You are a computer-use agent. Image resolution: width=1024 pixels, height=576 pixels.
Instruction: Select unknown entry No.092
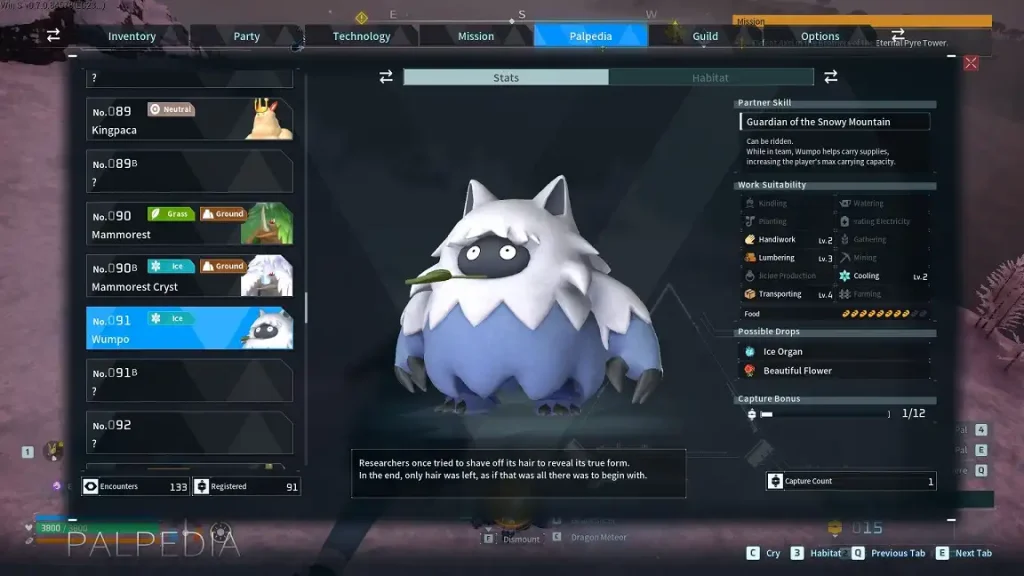[x=189, y=433]
